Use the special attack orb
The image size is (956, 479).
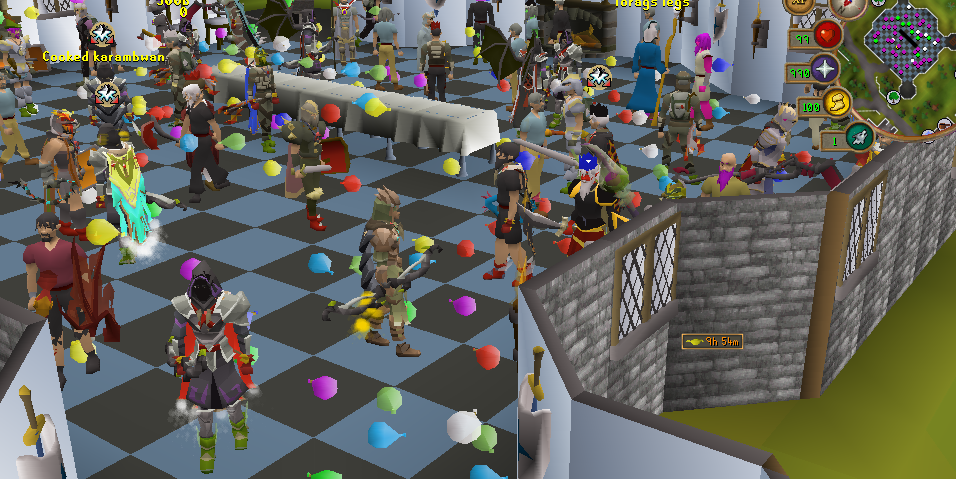(858, 135)
